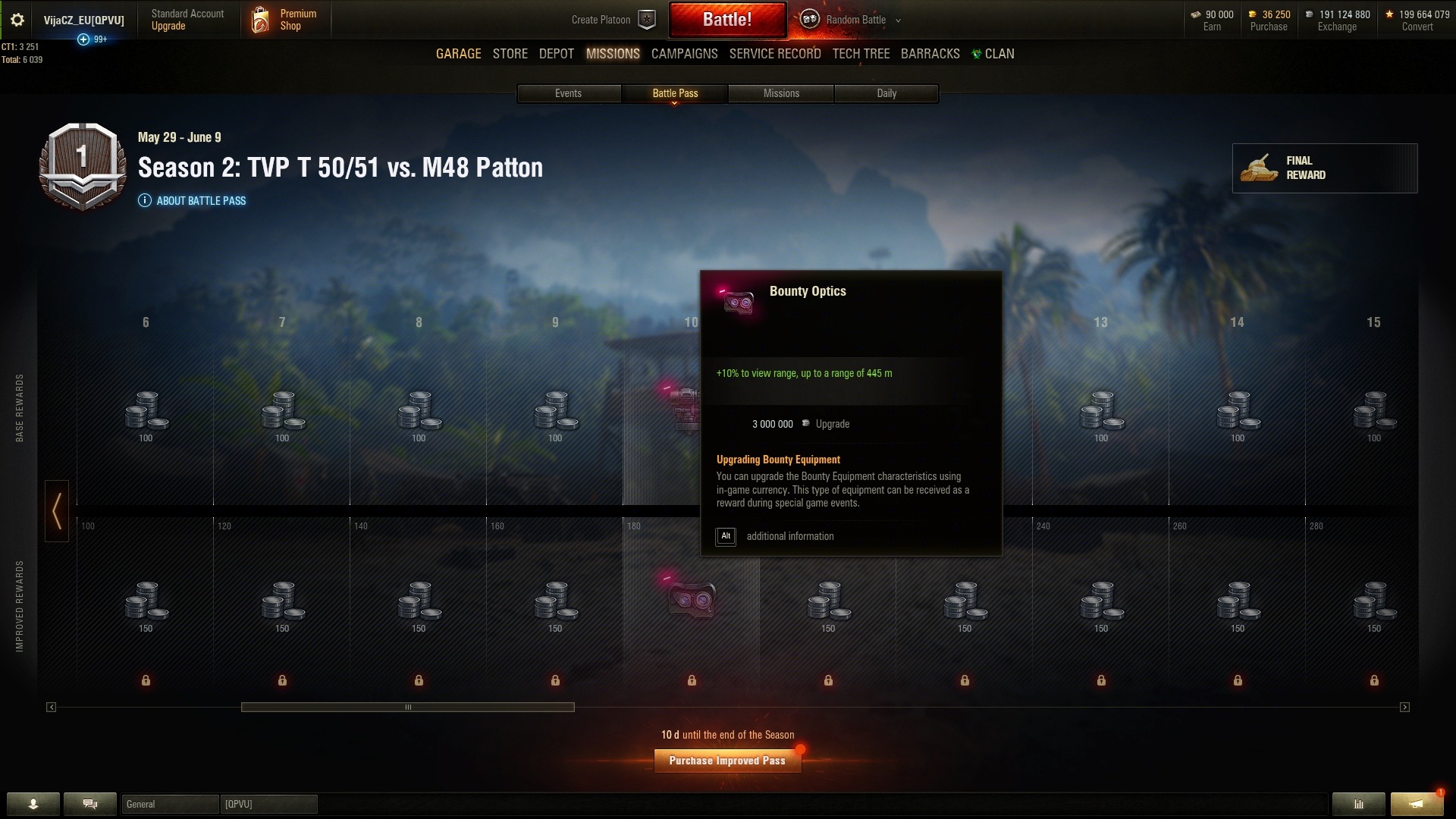Click the rewards horizontal scrollbar thumb
1456x819 pixels.
(x=407, y=707)
